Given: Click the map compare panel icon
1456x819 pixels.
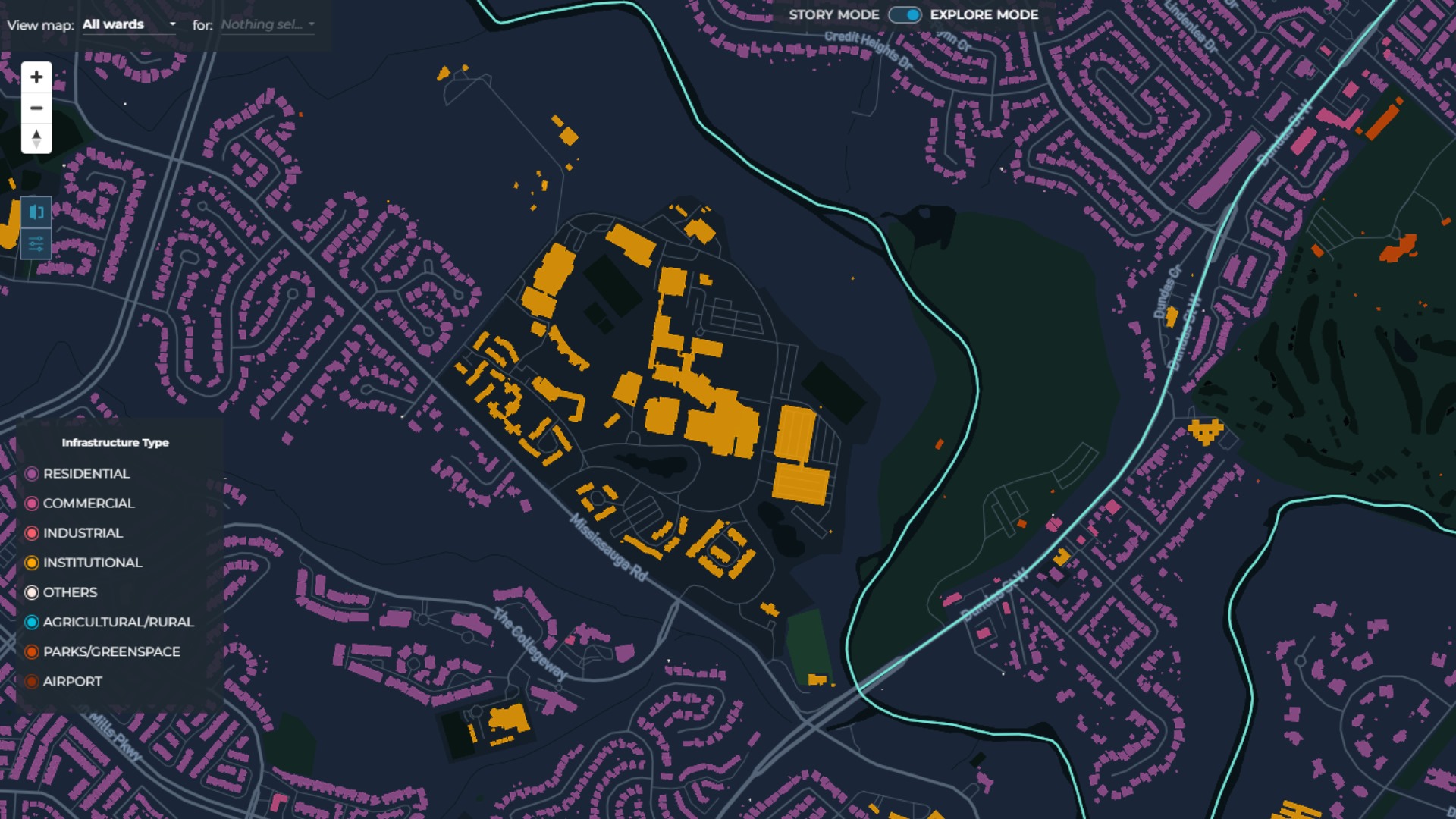Looking at the screenshot, I should point(36,212).
